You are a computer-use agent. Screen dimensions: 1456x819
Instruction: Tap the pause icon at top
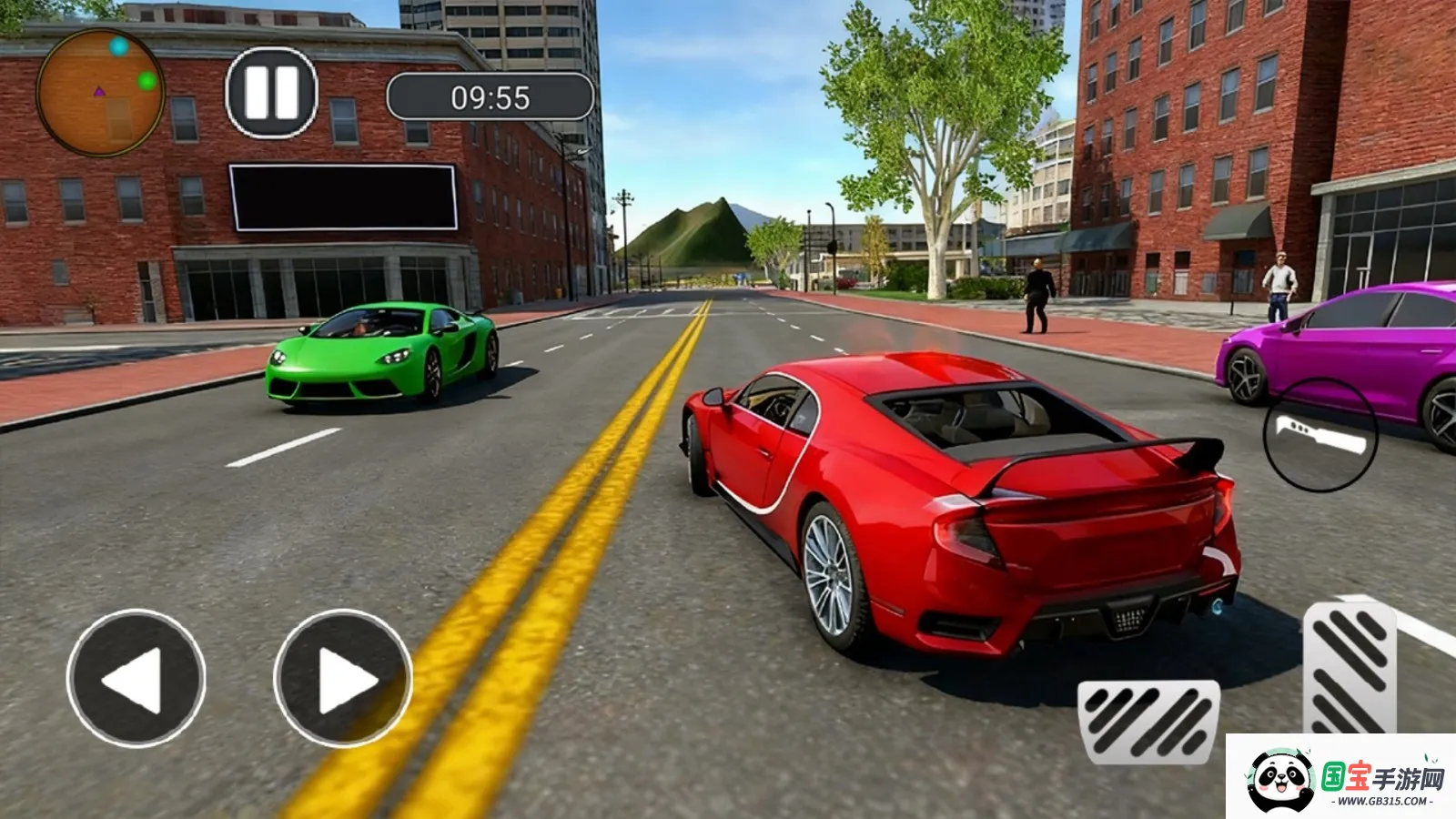pos(270,90)
